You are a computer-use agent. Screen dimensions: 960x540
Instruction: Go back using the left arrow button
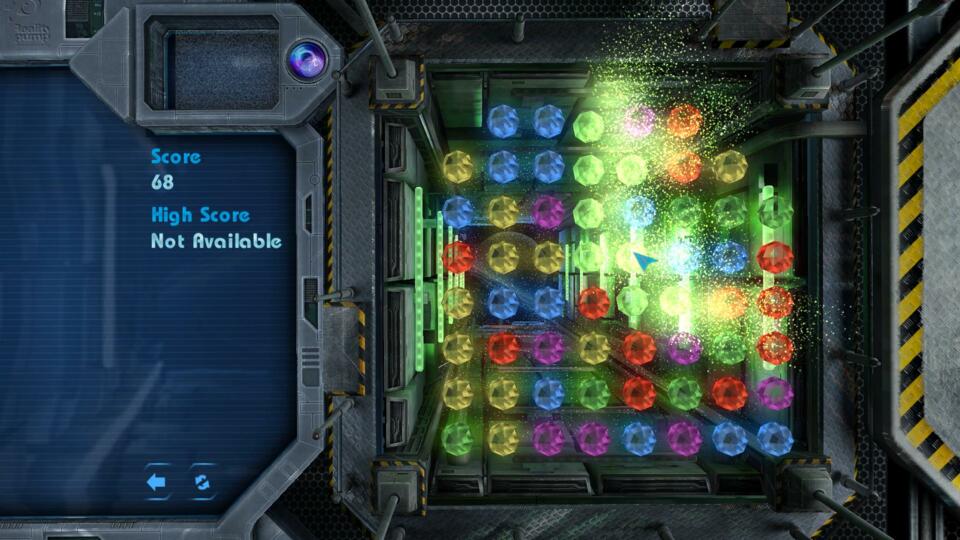[156, 482]
